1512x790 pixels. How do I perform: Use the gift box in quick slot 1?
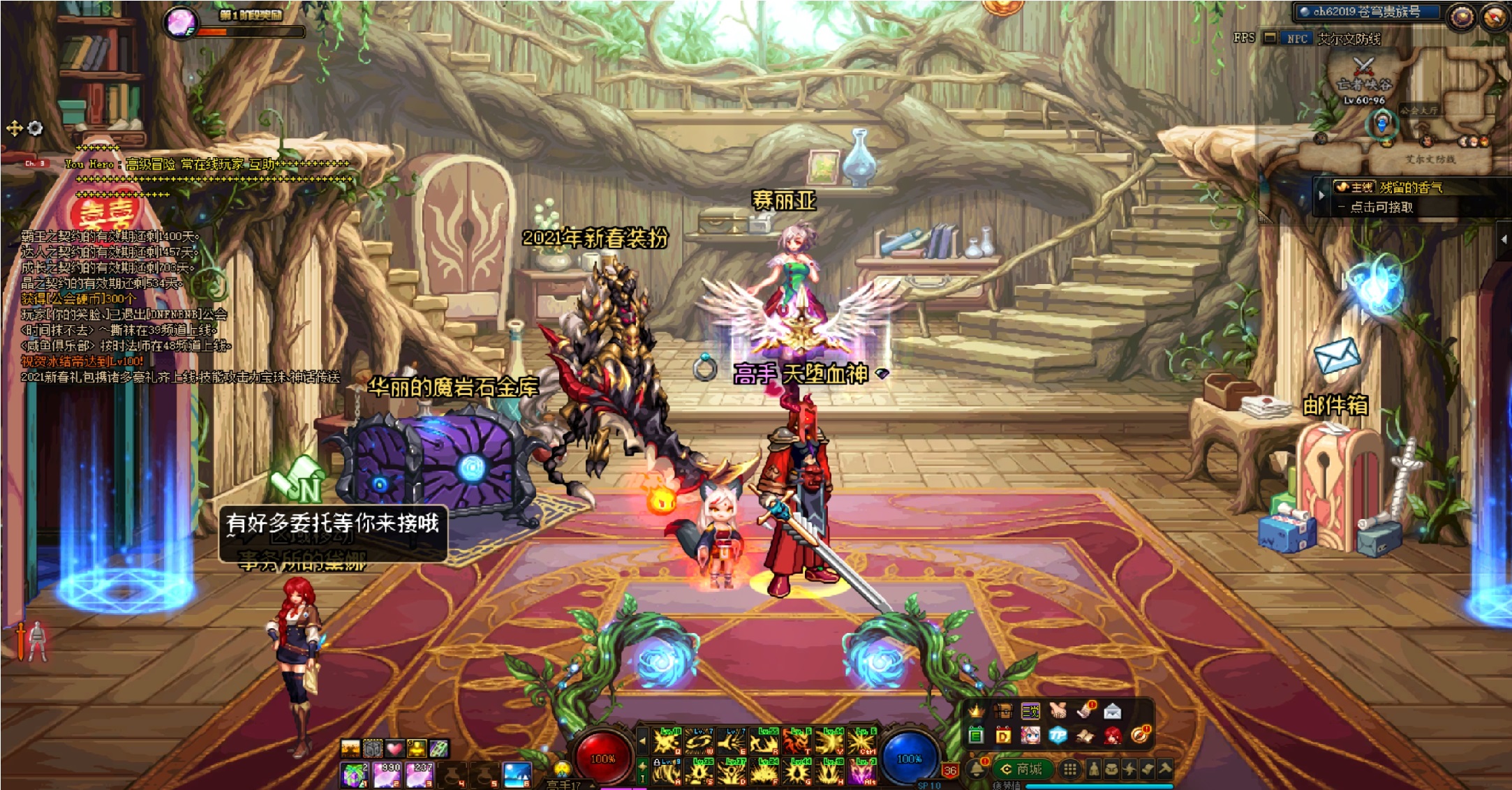click(355, 774)
